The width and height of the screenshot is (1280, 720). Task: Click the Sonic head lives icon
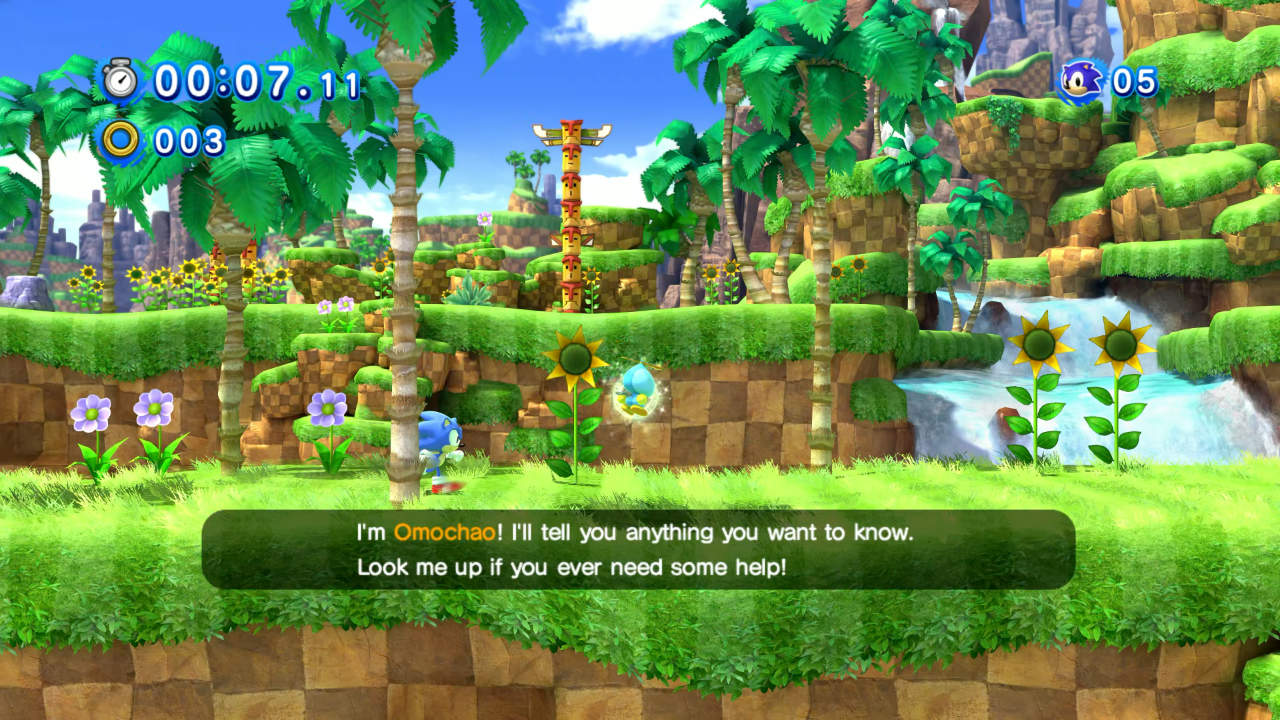pos(1081,81)
